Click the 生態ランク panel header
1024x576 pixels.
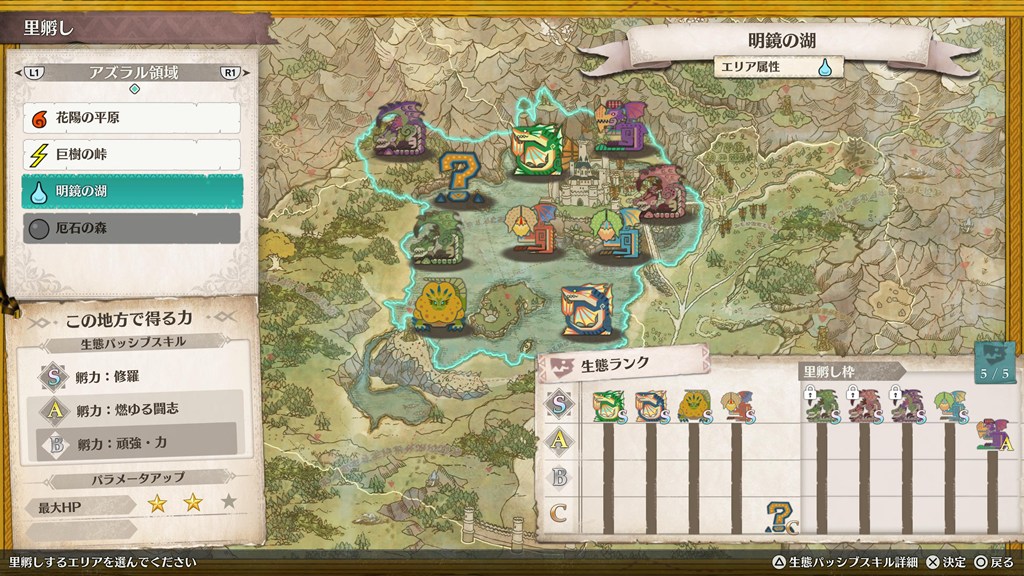coord(621,364)
